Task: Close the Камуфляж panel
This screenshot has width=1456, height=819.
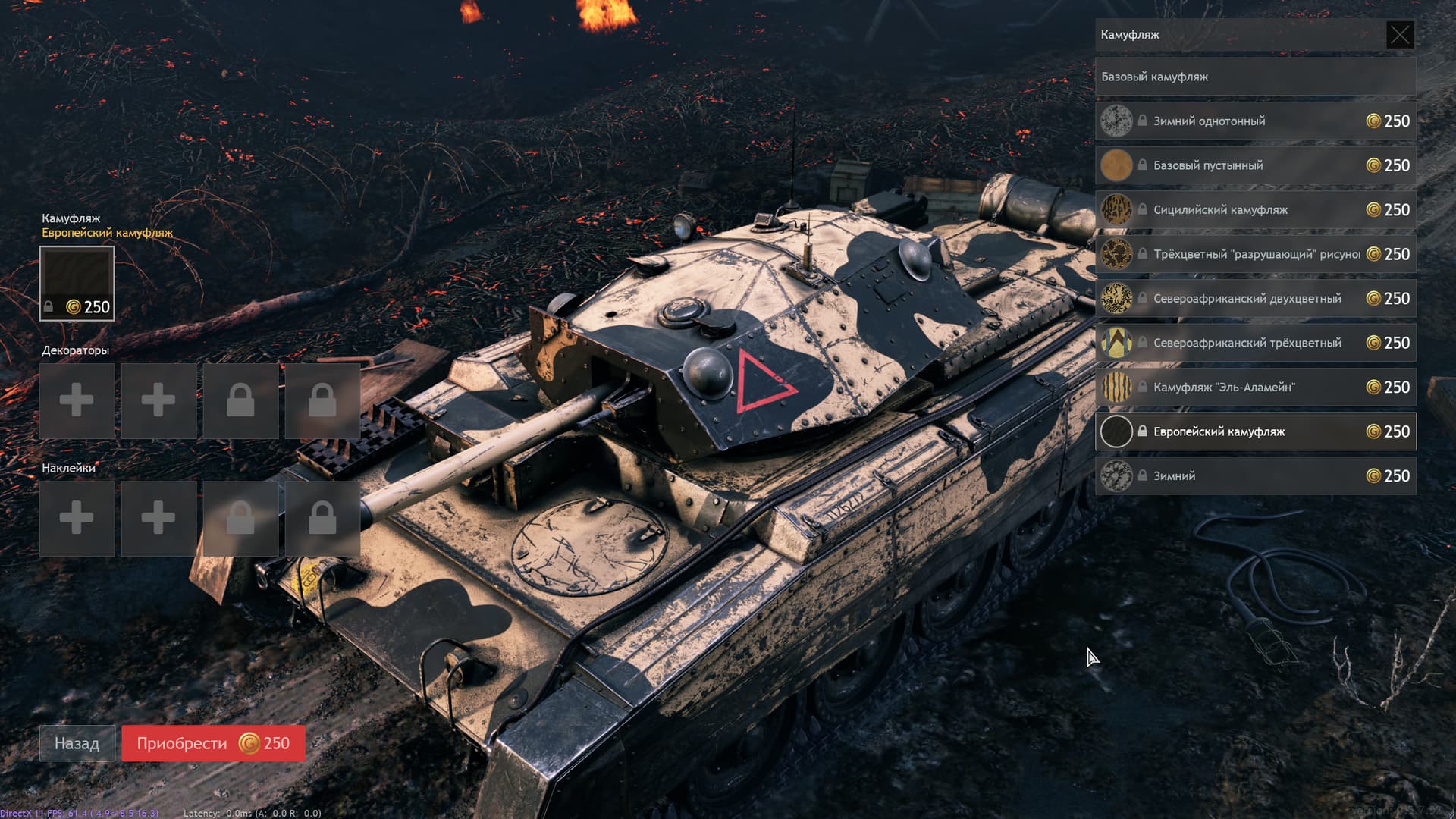Action: tap(1399, 35)
